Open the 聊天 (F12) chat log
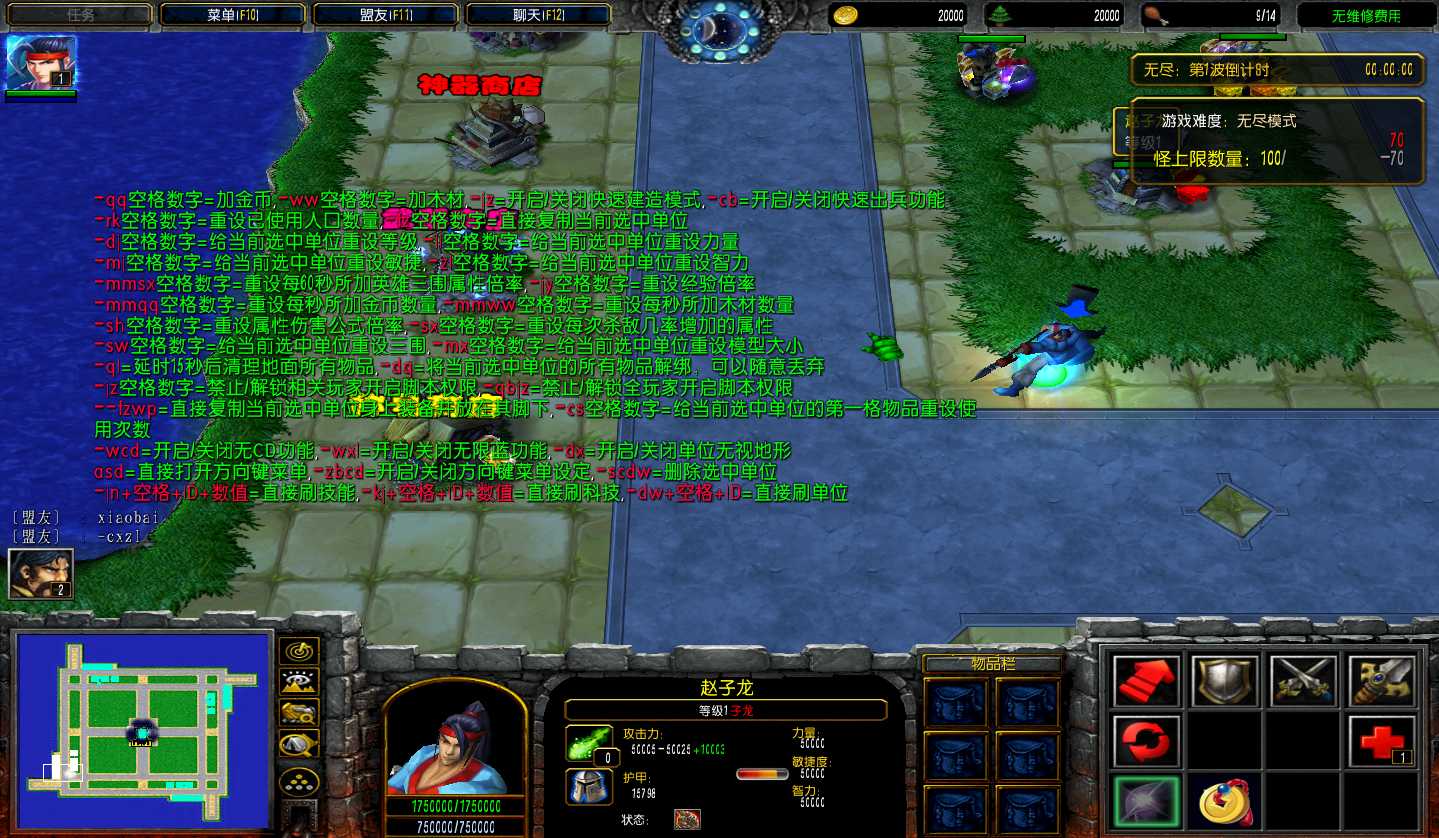This screenshot has height=838, width=1439. point(539,15)
